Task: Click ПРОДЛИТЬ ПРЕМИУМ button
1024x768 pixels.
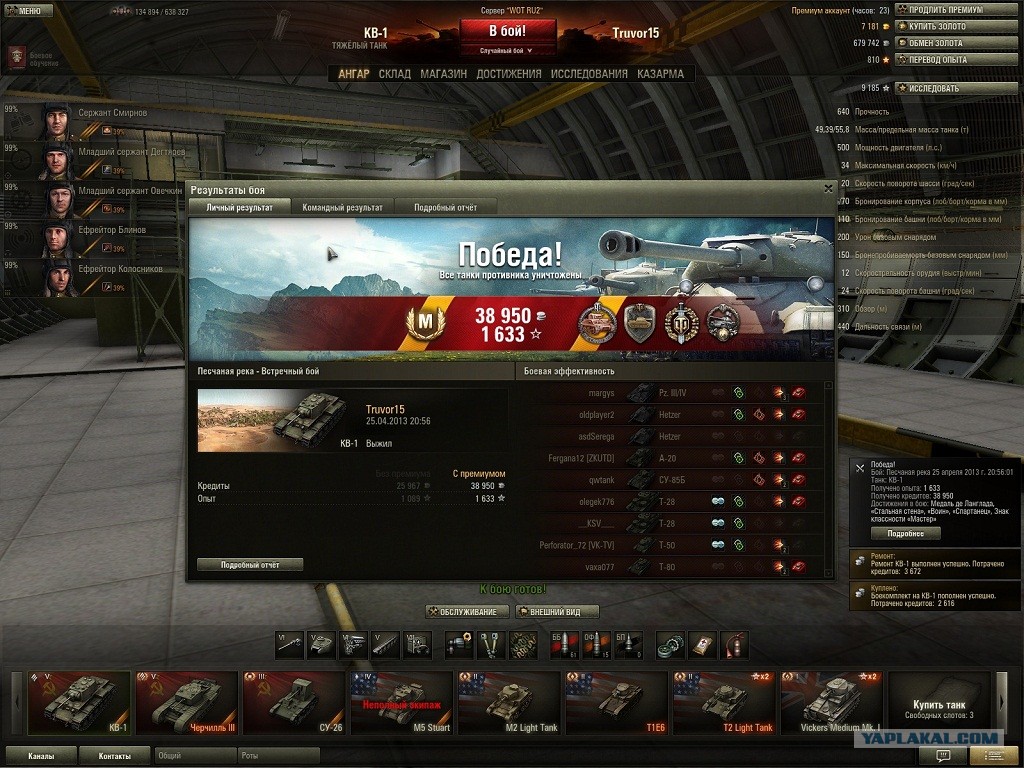Action: [x=955, y=10]
